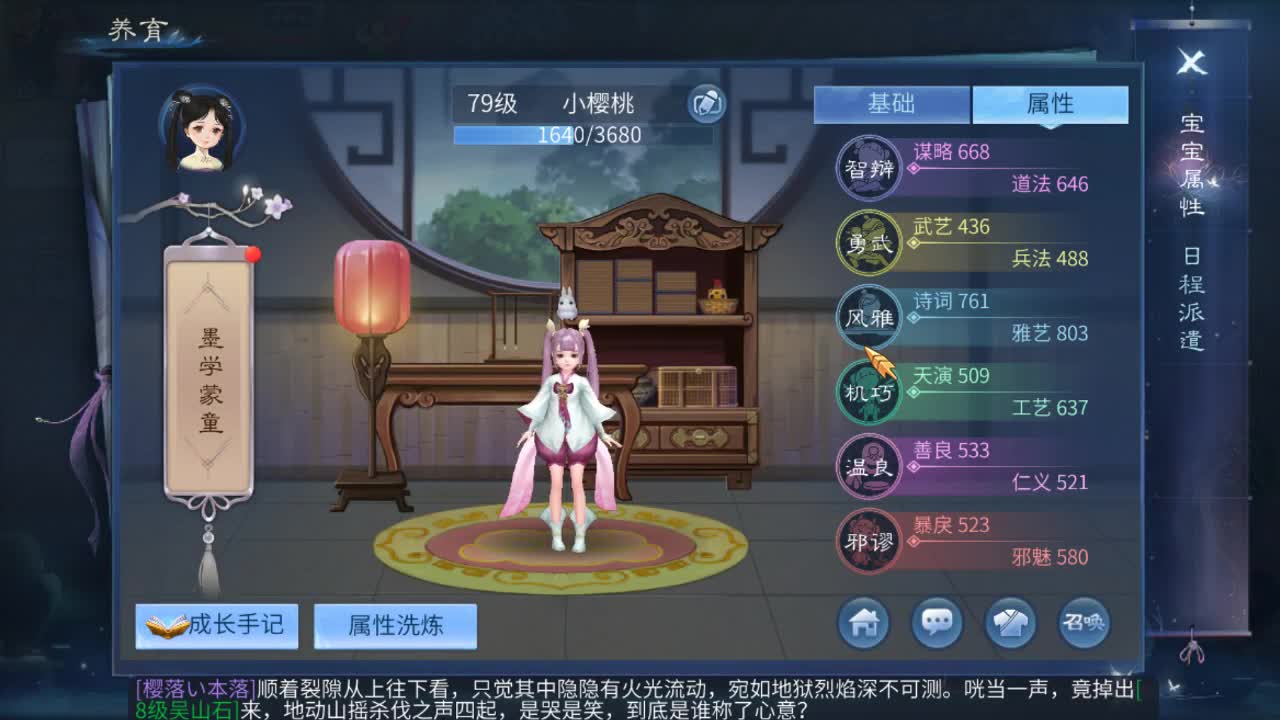Open the home icon in bottom bar
The height and width of the screenshot is (720, 1280).
(862, 622)
